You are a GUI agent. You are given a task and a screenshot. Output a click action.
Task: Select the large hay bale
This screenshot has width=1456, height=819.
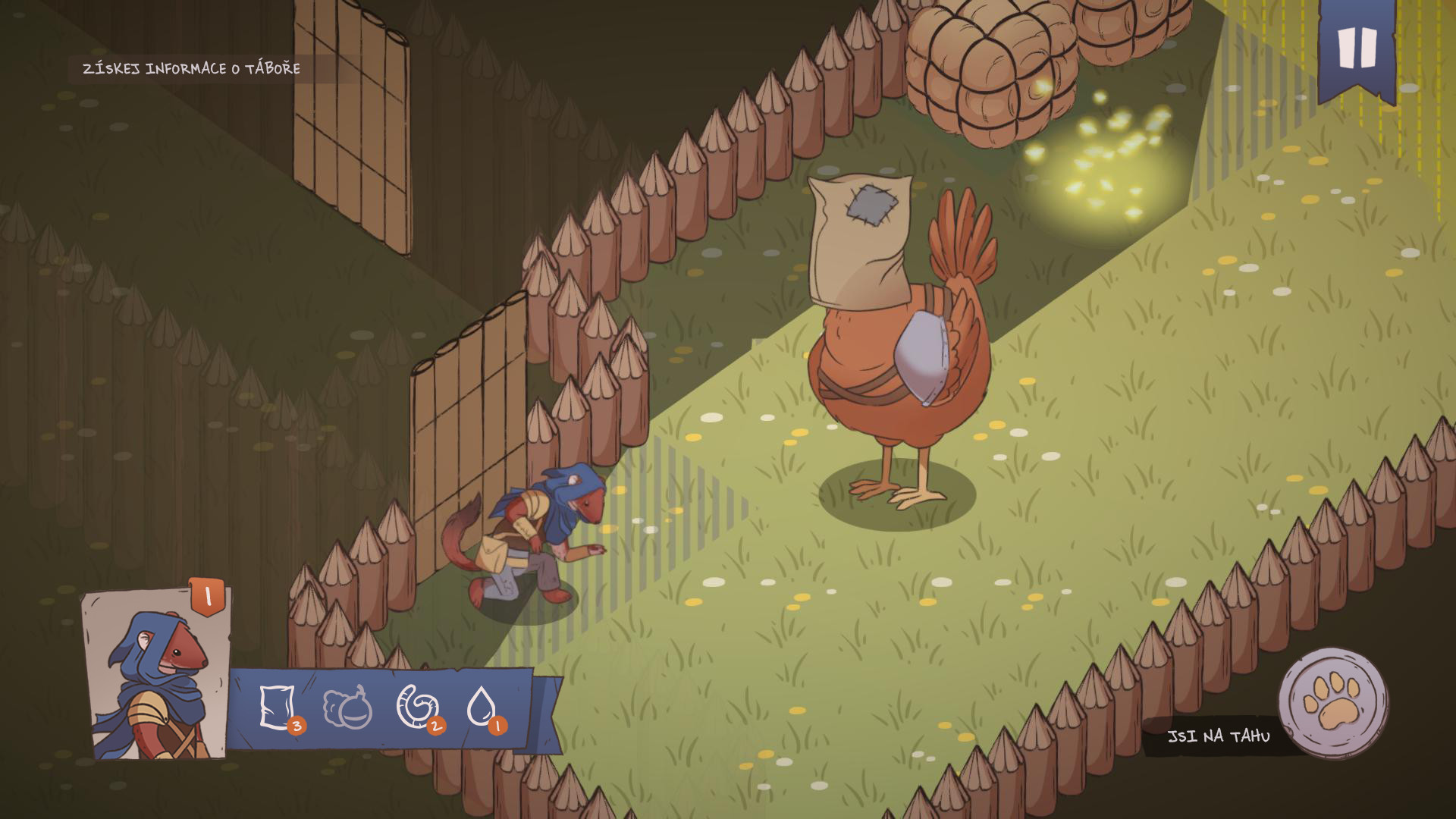click(986, 68)
